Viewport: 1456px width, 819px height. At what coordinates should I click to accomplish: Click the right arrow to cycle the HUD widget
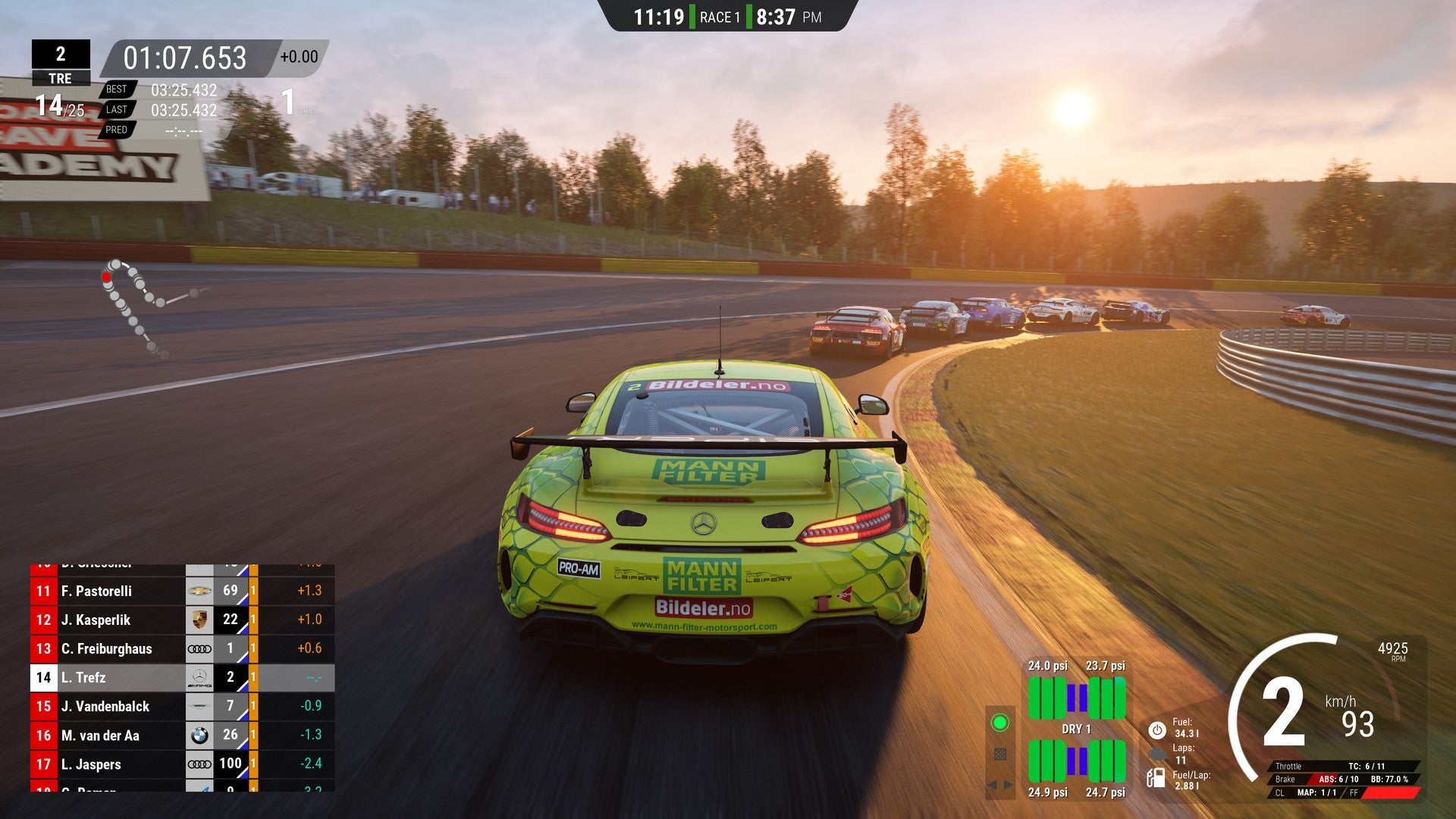coord(1006,784)
